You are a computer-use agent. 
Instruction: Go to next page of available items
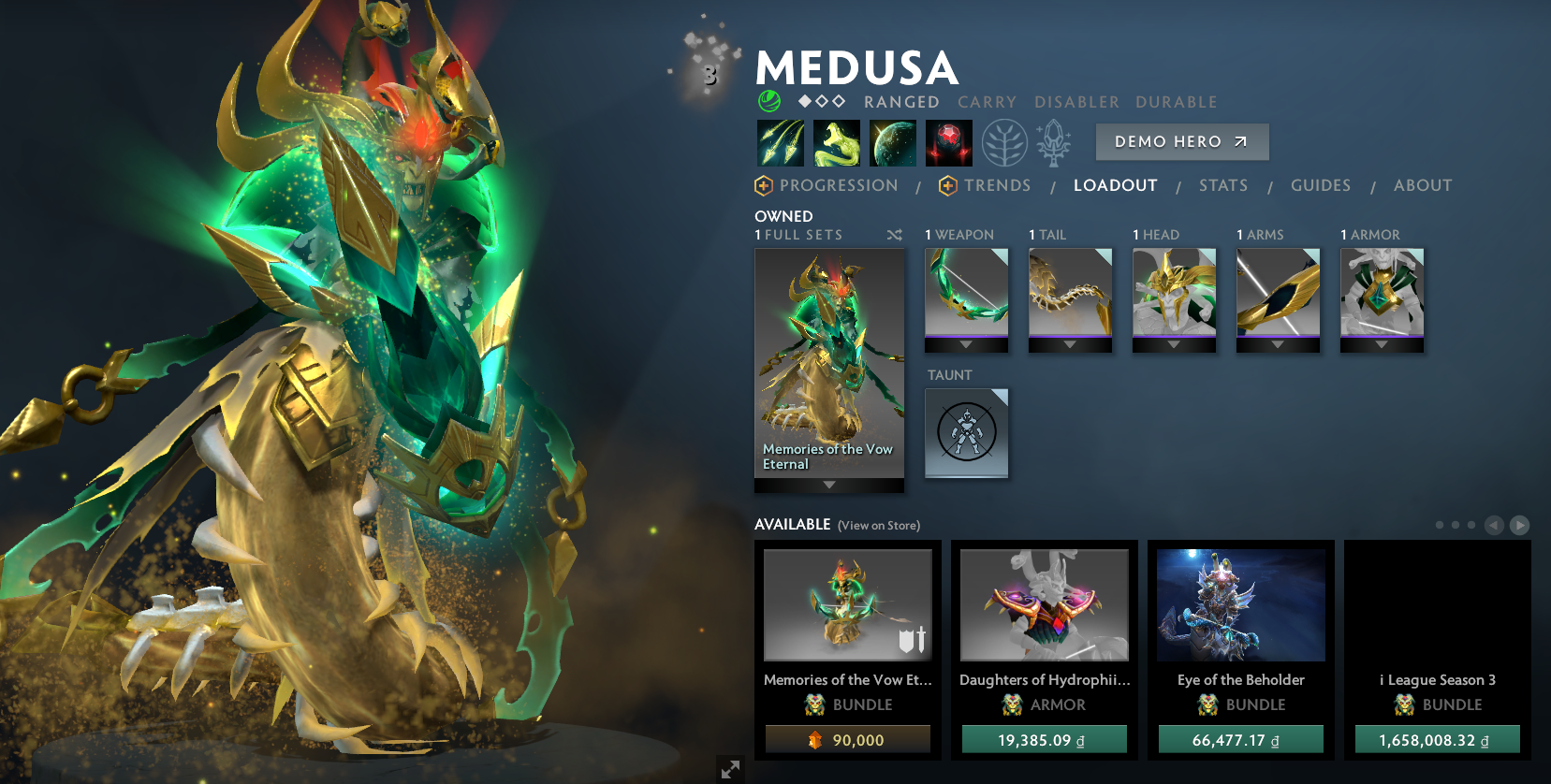[x=1519, y=526]
